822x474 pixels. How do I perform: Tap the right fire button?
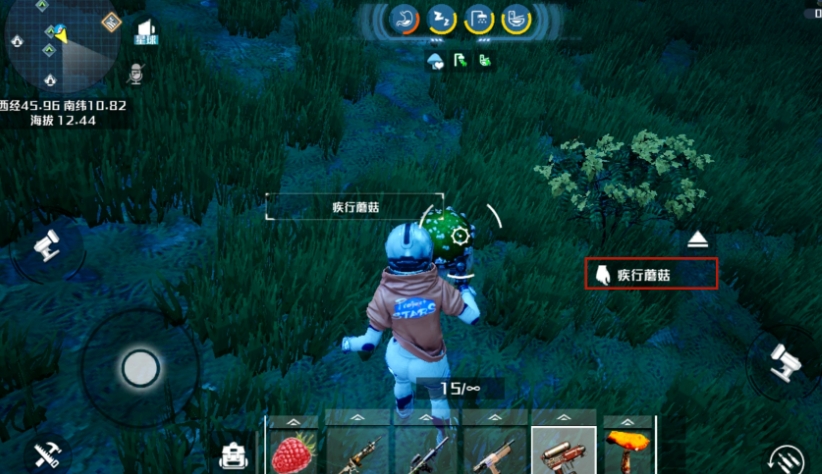784,362
